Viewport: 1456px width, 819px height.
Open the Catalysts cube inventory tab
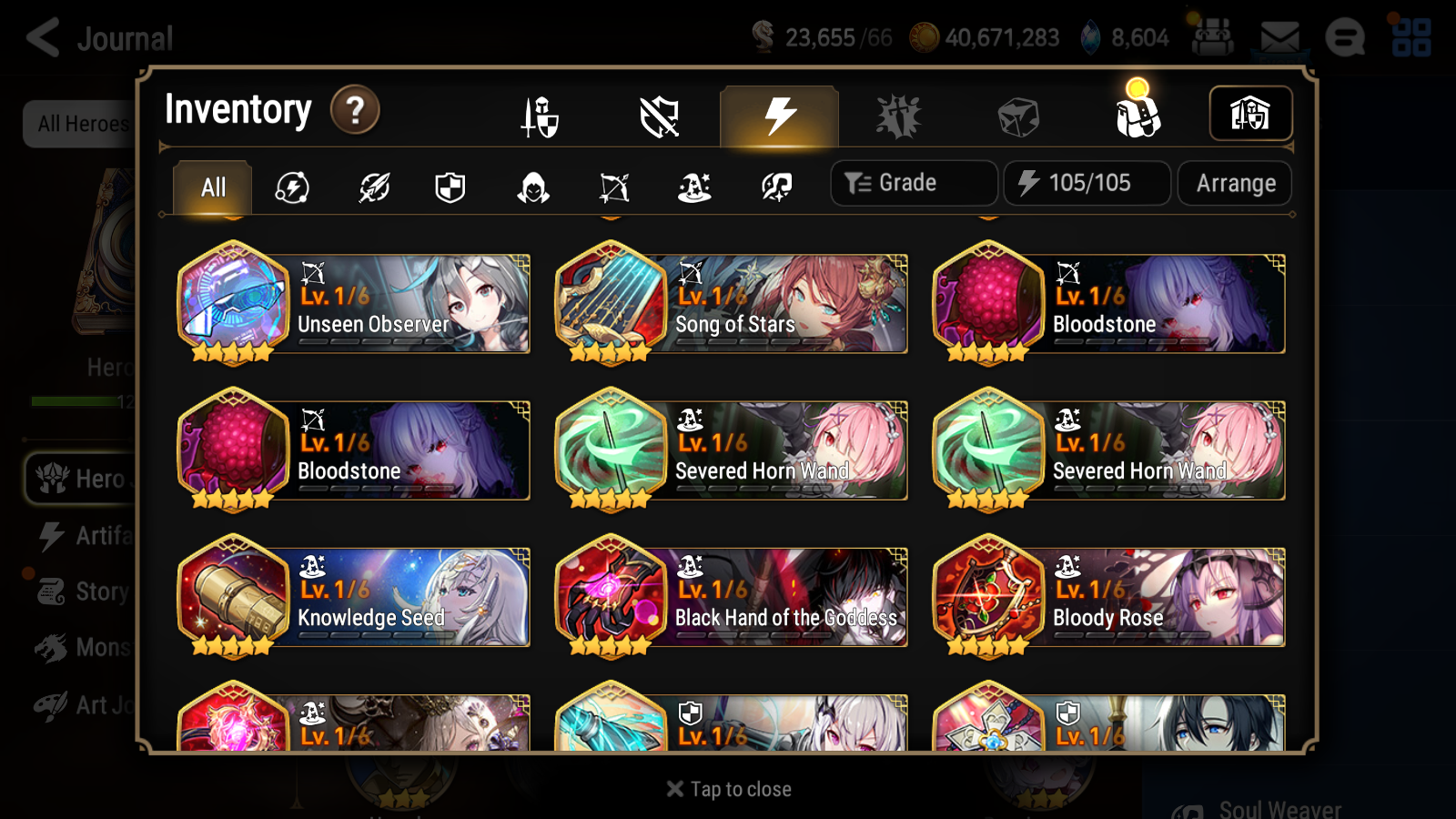pyautogui.click(x=1017, y=115)
